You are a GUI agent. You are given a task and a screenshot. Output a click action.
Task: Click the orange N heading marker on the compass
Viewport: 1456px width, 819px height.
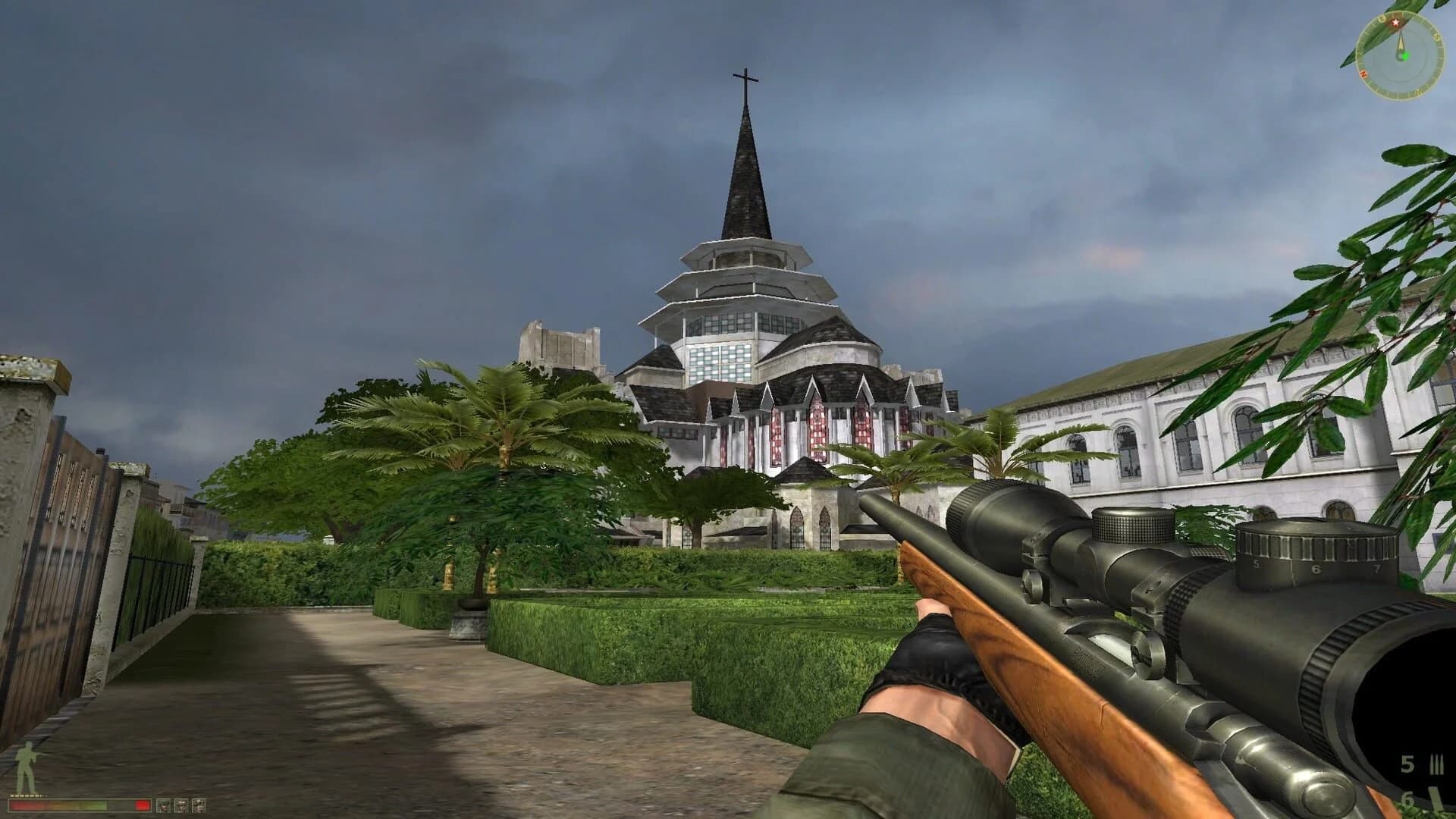pos(1363,74)
